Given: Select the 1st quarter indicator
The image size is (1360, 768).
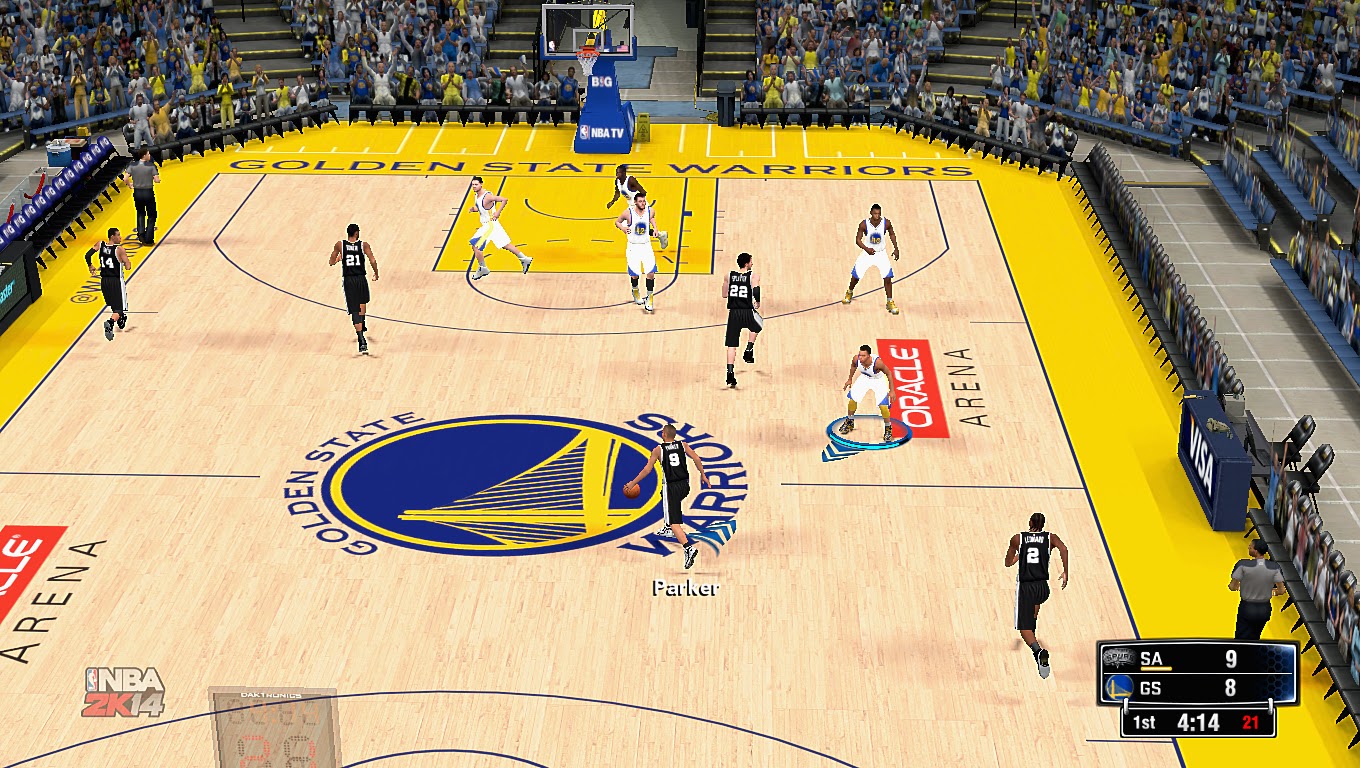Looking at the screenshot, I should pos(1144,721).
